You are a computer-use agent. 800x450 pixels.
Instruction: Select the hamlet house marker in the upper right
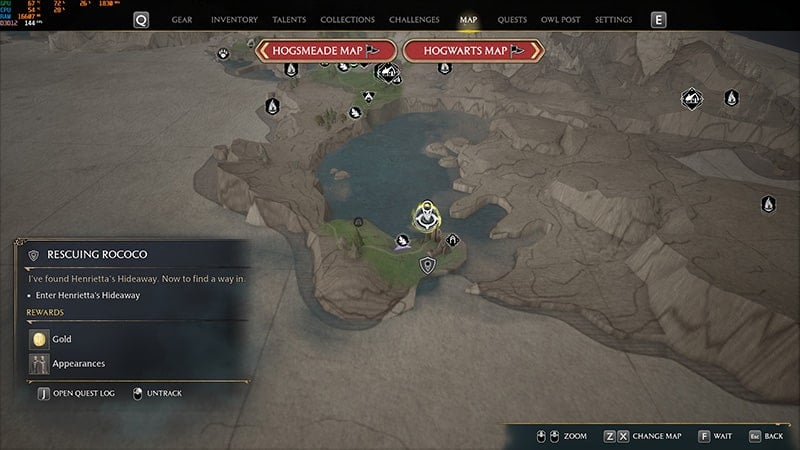pos(690,97)
